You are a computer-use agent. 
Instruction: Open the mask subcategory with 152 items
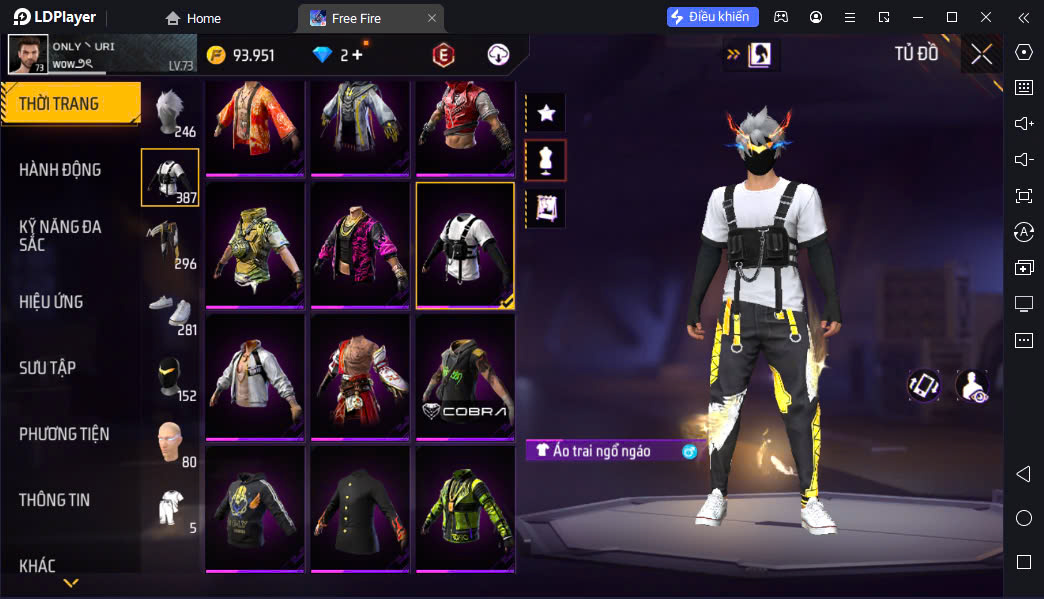tap(170, 375)
